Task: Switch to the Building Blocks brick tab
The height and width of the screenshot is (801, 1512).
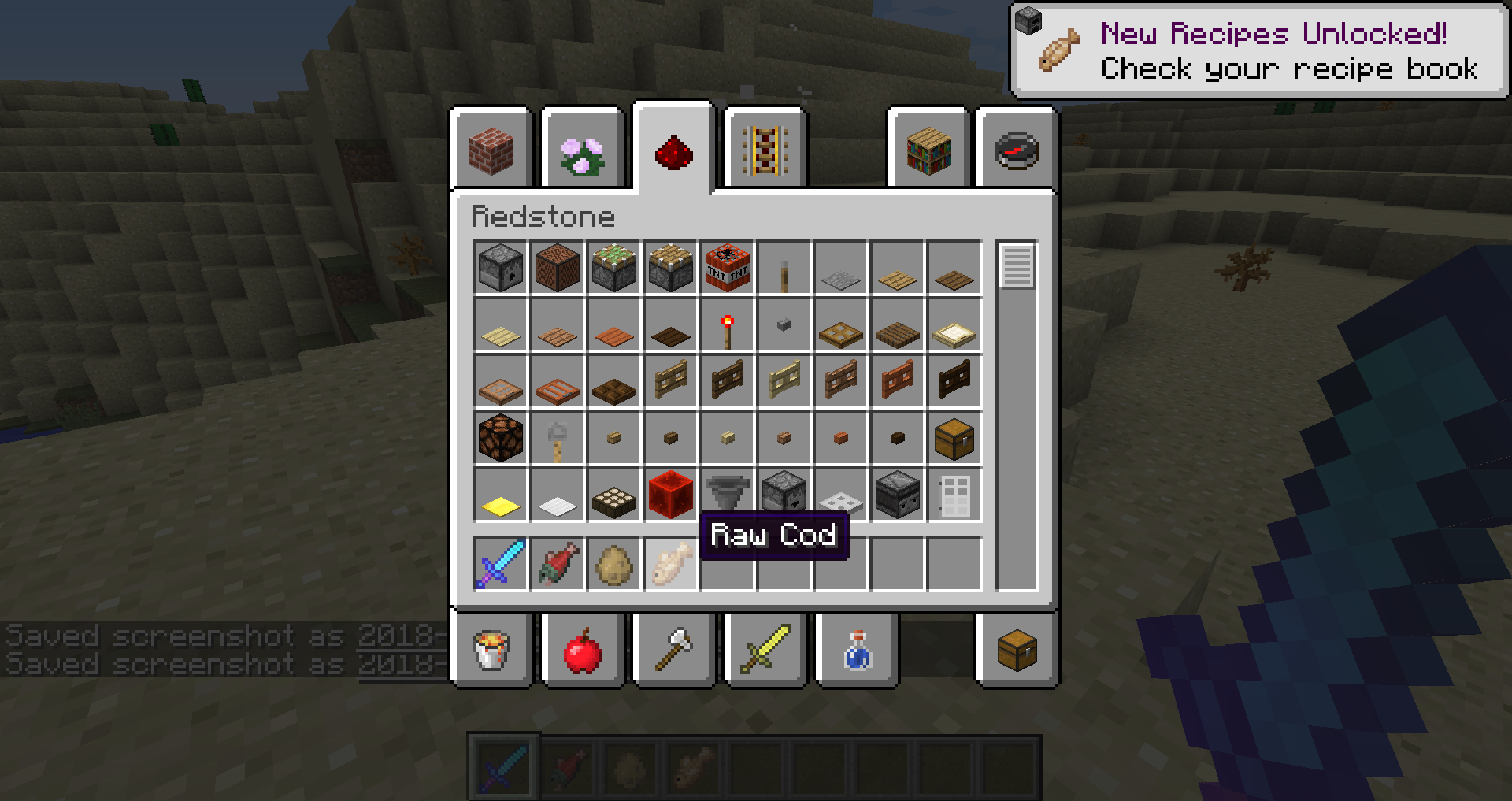Action: coord(491,150)
